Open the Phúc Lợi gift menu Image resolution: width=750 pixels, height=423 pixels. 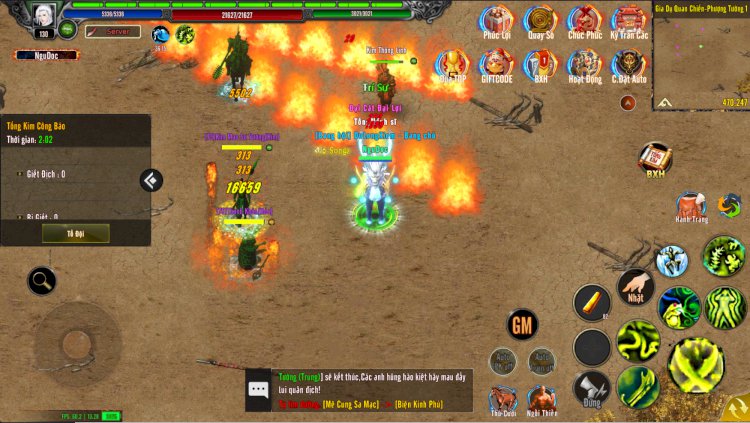(x=496, y=21)
